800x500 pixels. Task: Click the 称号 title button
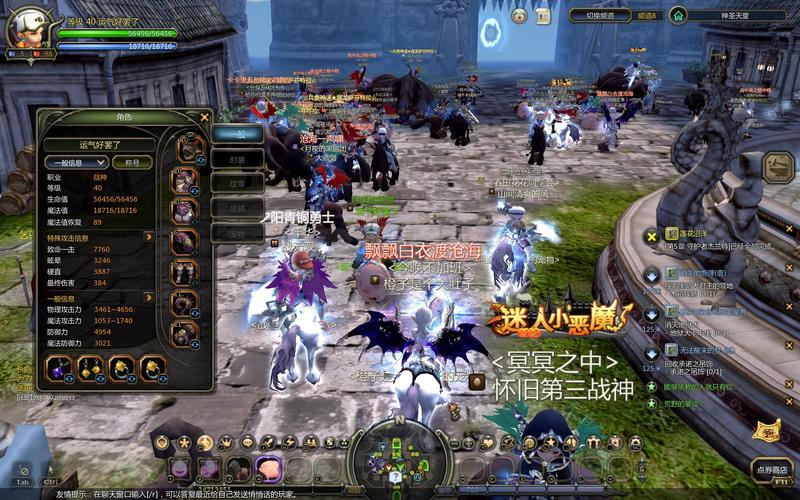[x=132, y=162]
